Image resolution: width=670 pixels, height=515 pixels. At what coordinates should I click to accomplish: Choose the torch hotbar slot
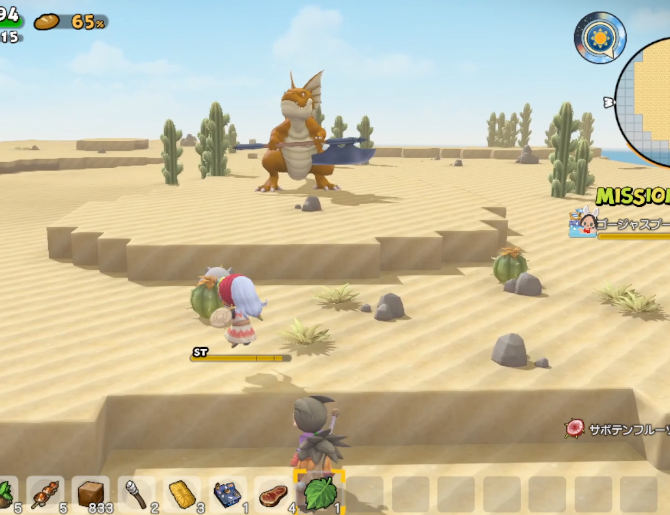coord(137,493)
